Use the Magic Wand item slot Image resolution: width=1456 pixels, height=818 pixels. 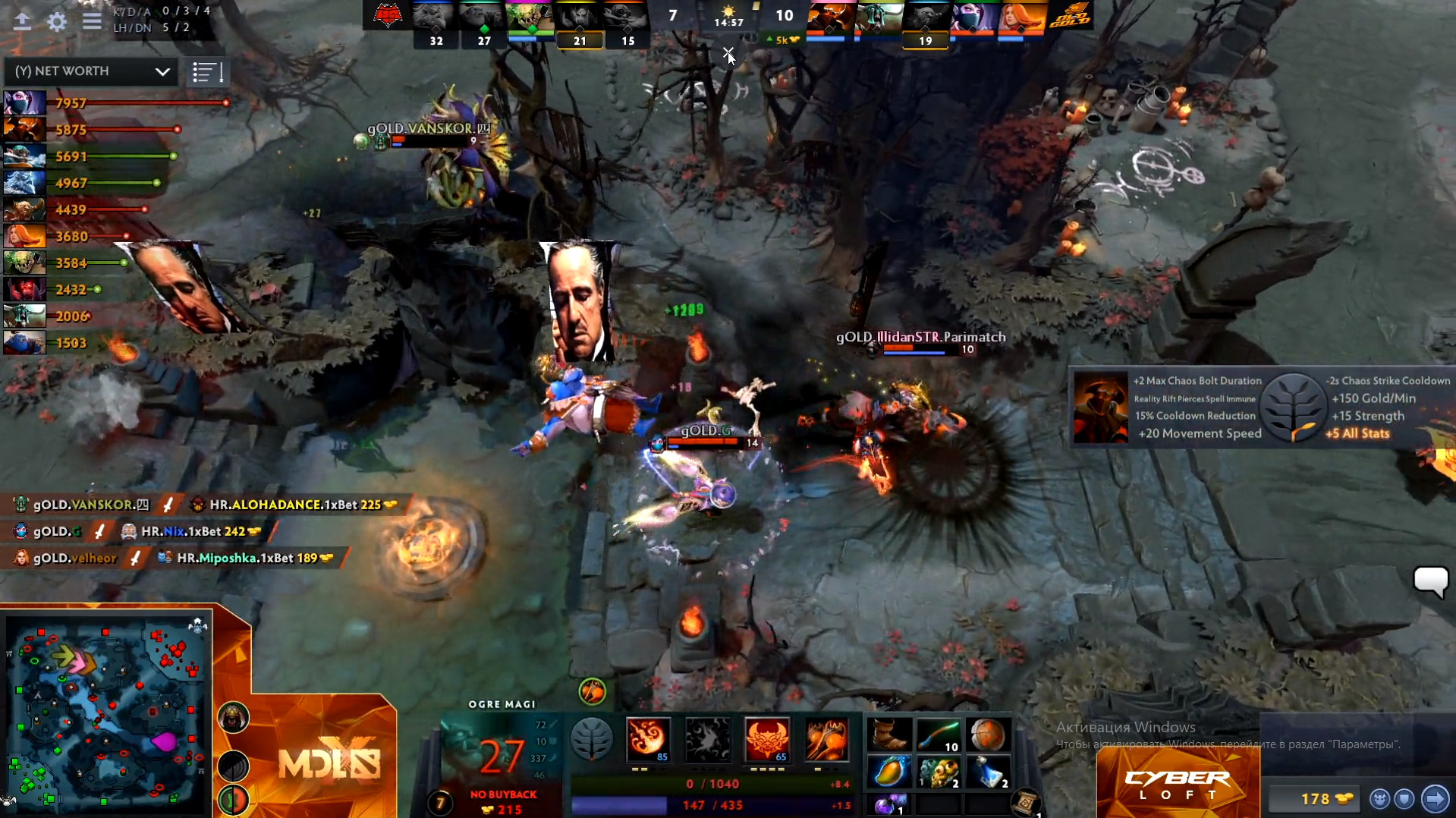938,735
